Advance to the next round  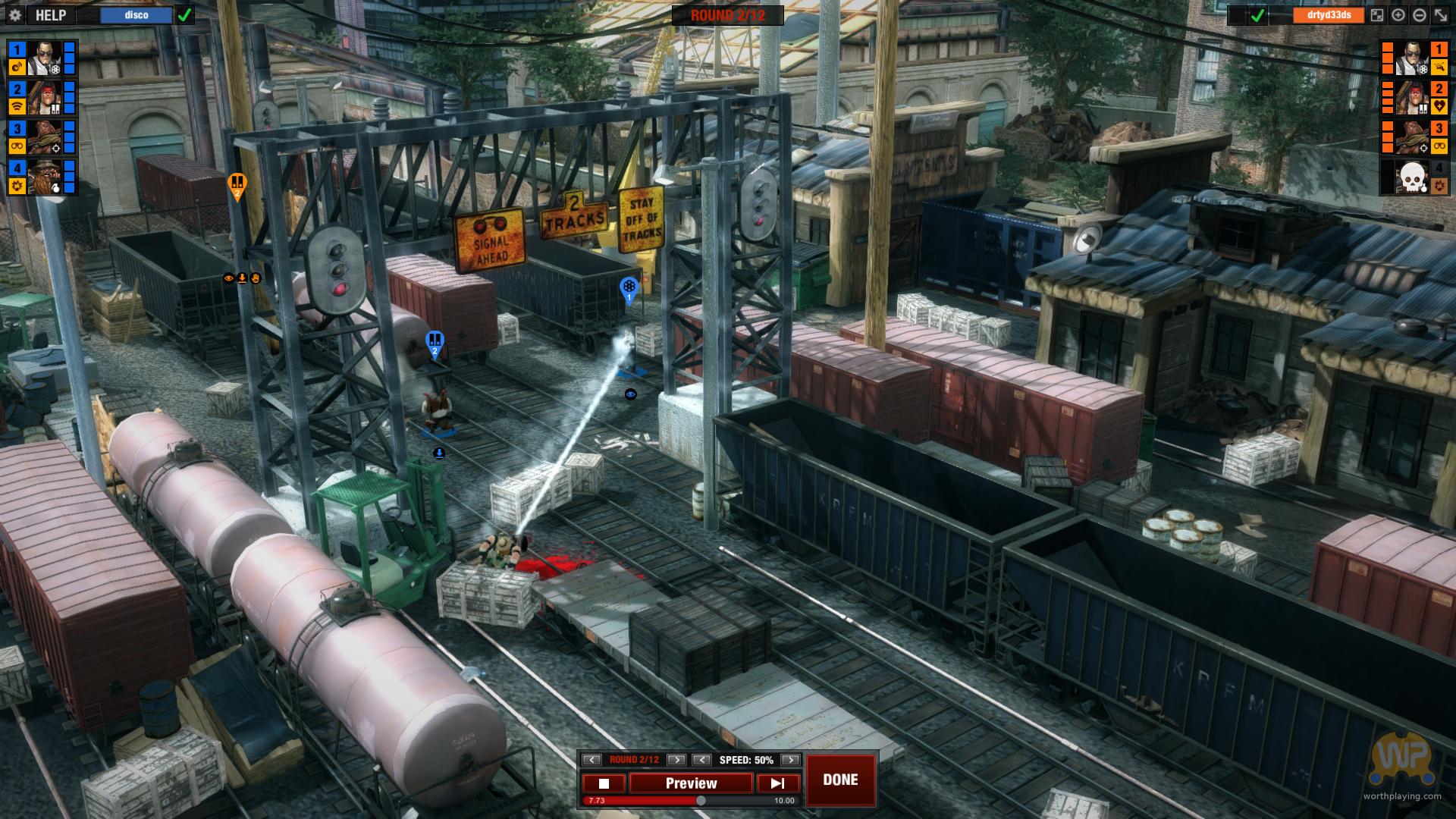pyautogui.click(x=676, y=760)
